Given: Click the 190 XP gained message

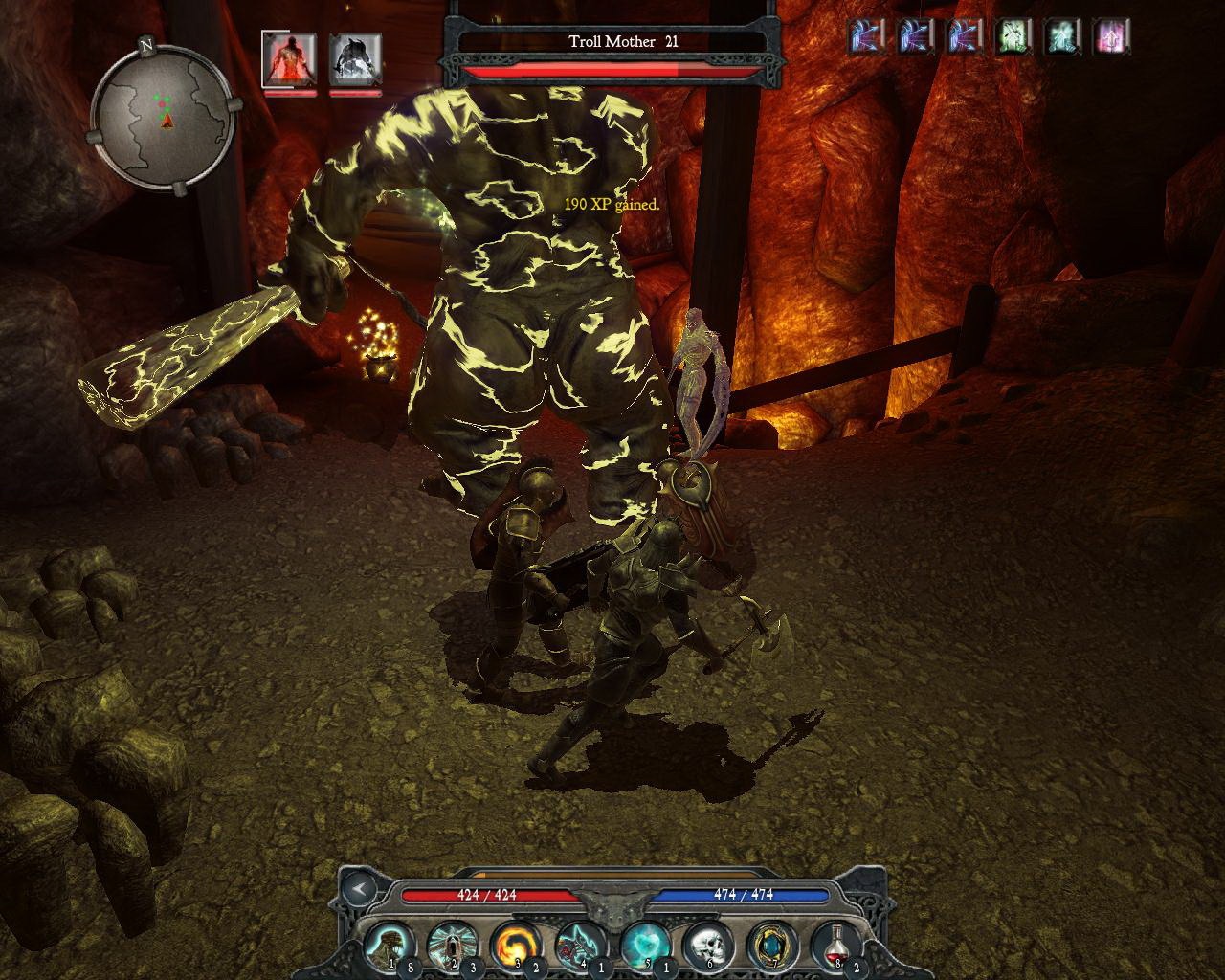Looking at the screenshot, I should 612,205.
